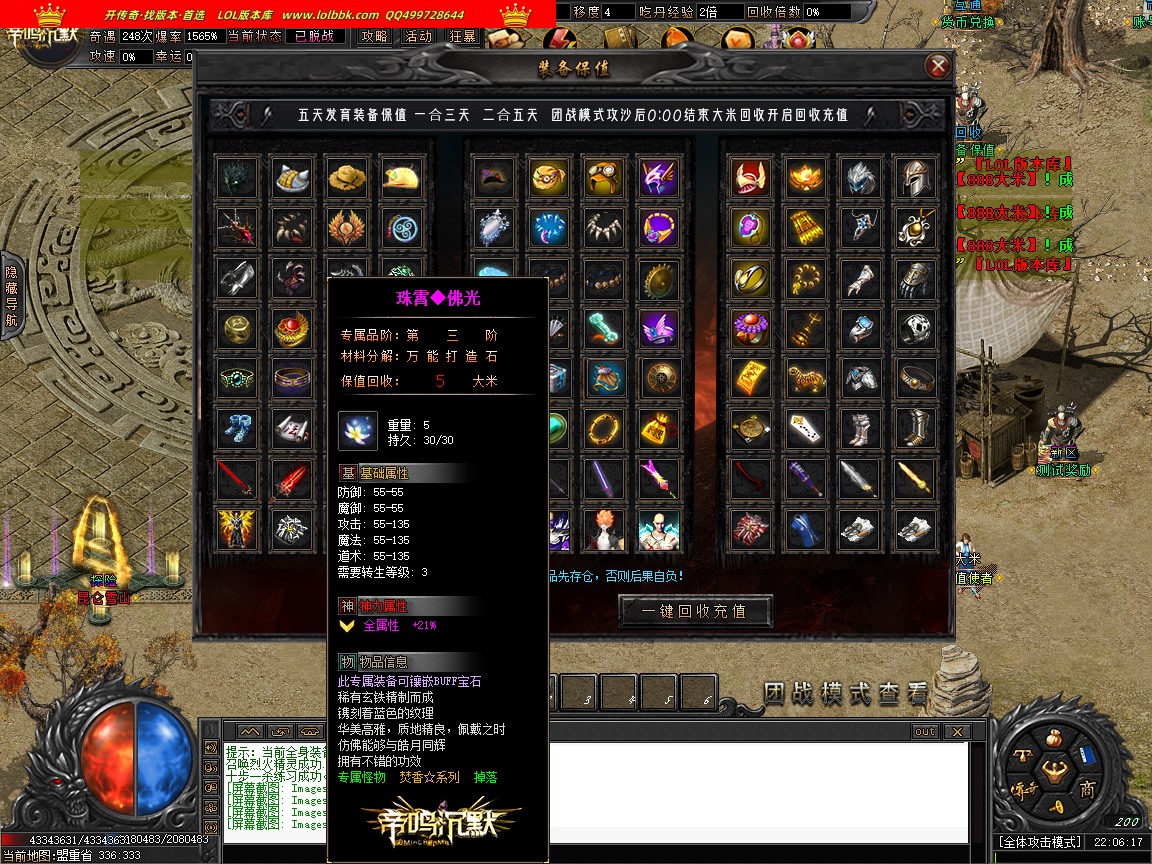The image size is (1152, 864).
Task: Select the golden tiger statue slot
Action: coord(805,378)
